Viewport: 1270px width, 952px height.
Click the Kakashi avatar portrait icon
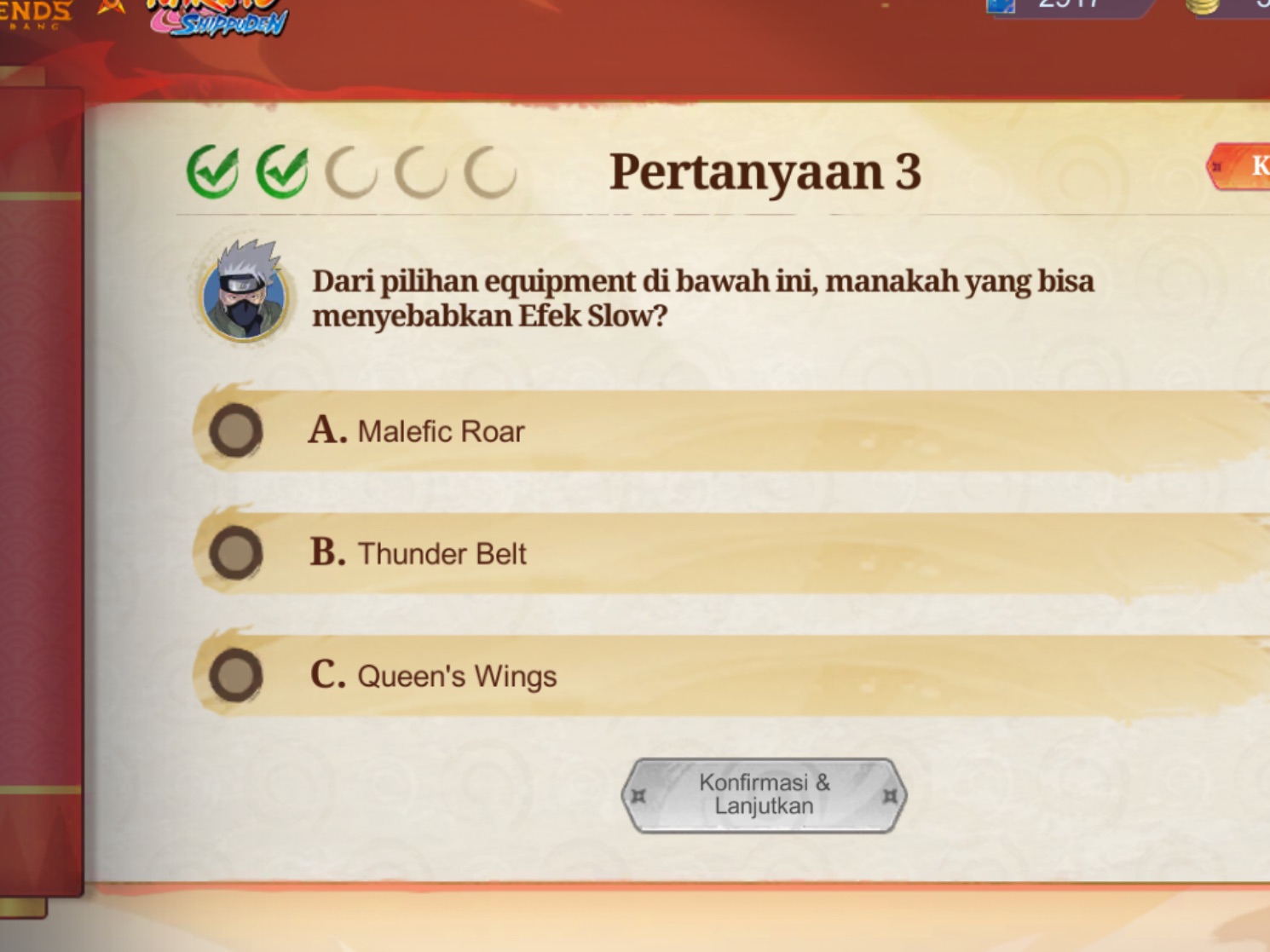click(x=244, y=290)
